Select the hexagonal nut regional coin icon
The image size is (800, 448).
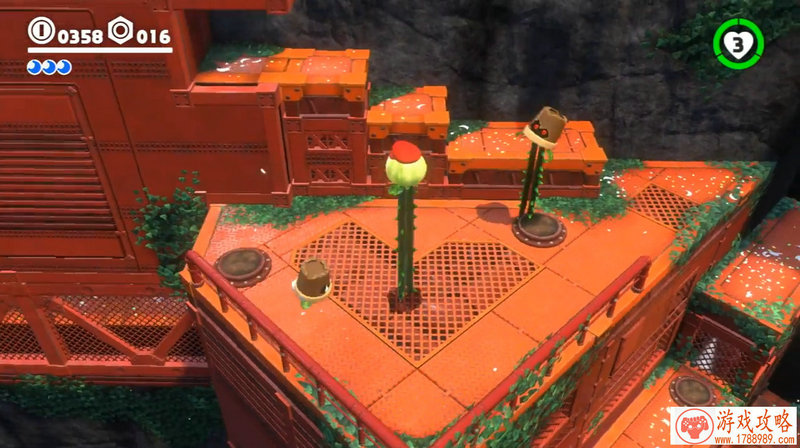pos(120,33)
